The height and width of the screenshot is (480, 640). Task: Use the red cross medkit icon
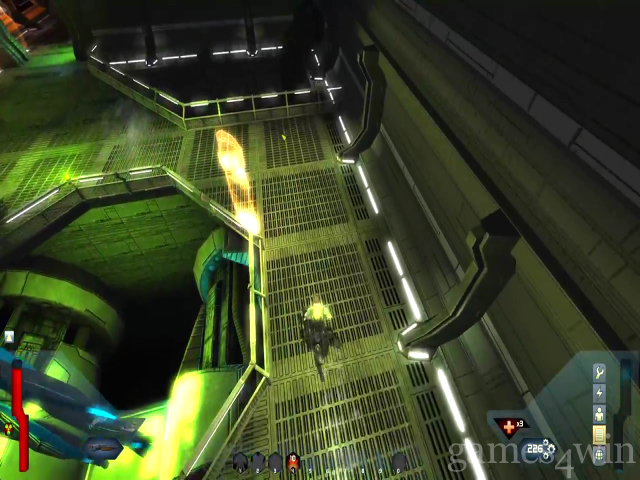511,427
